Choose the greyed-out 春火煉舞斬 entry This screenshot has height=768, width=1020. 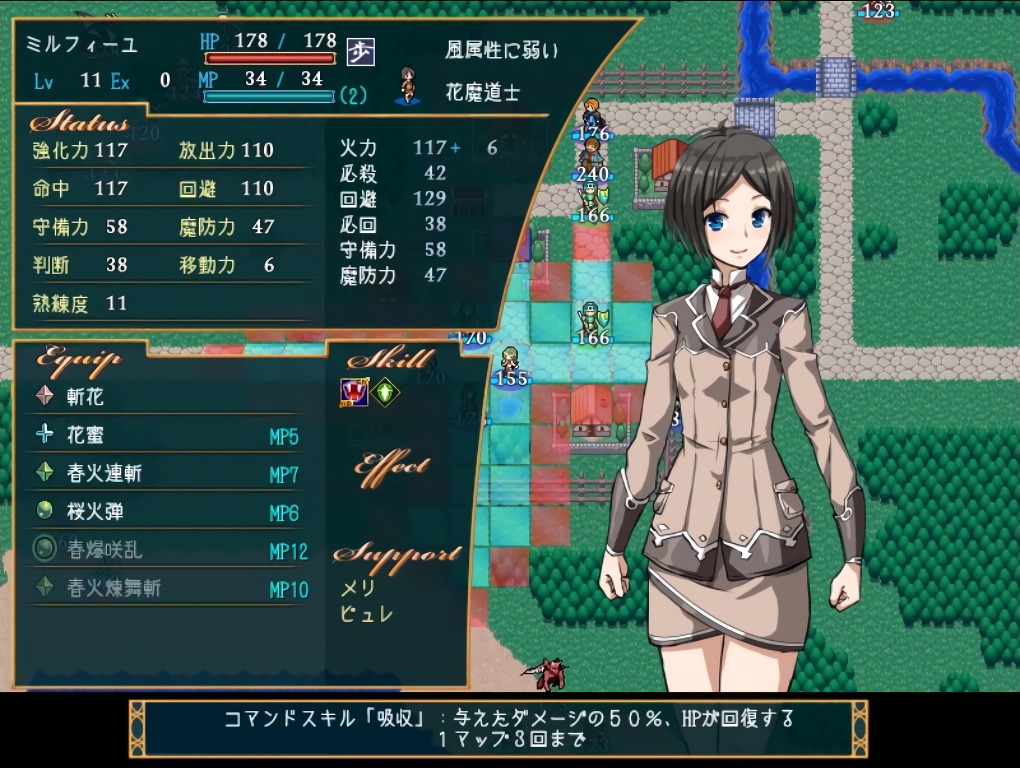113,588
